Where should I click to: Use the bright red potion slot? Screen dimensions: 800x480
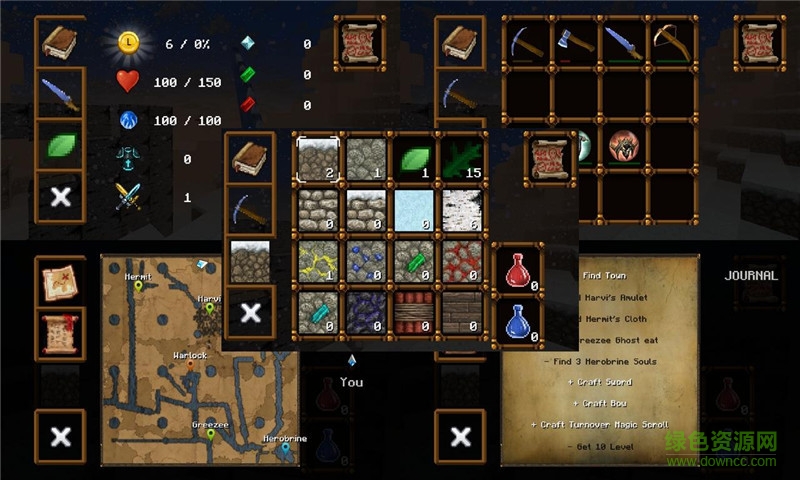[x=518, y=271]
